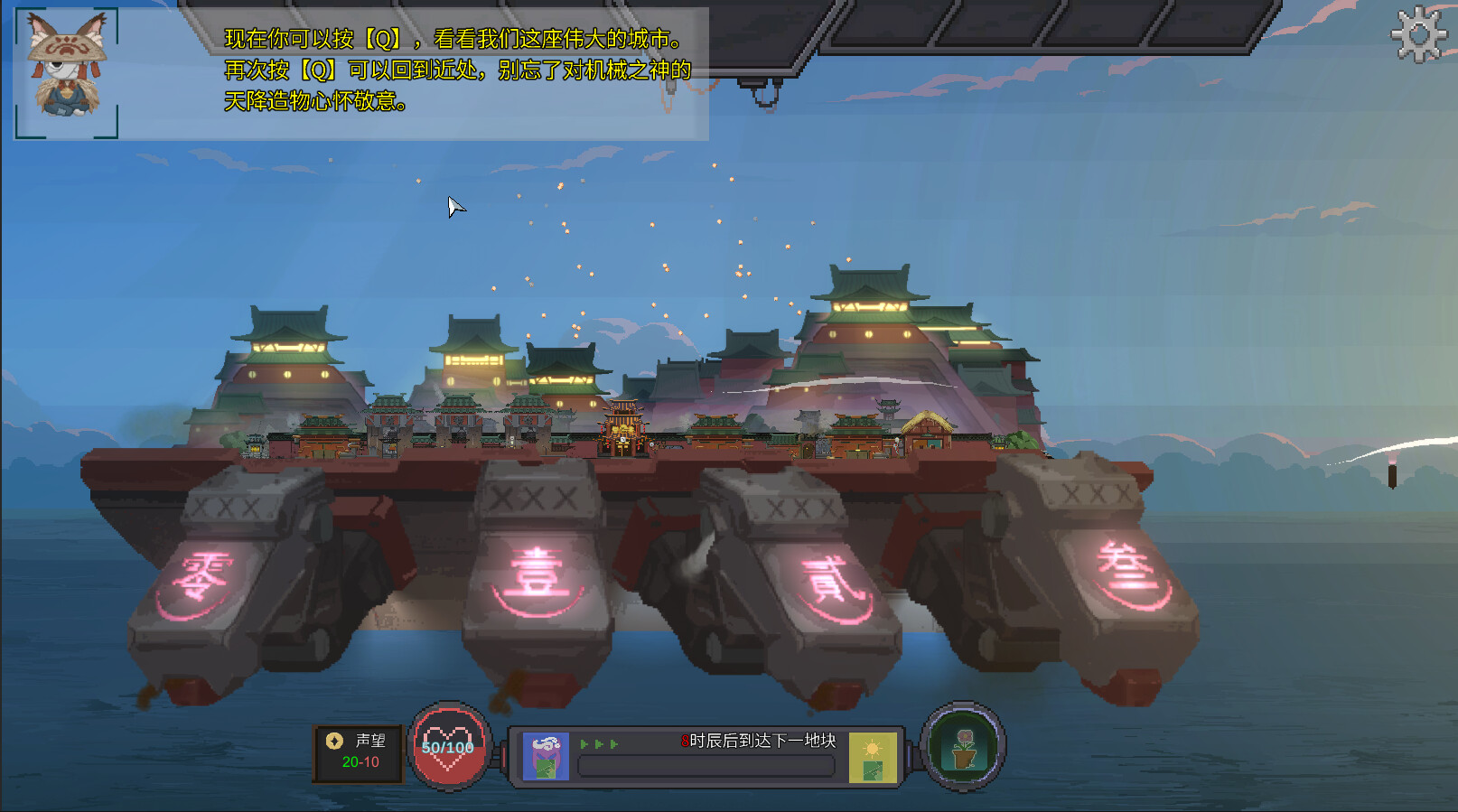Select the sunny next-tile weather icon
Viewport: 1458px width, 812px height.
pyautogui.click(x=872, y=757)
